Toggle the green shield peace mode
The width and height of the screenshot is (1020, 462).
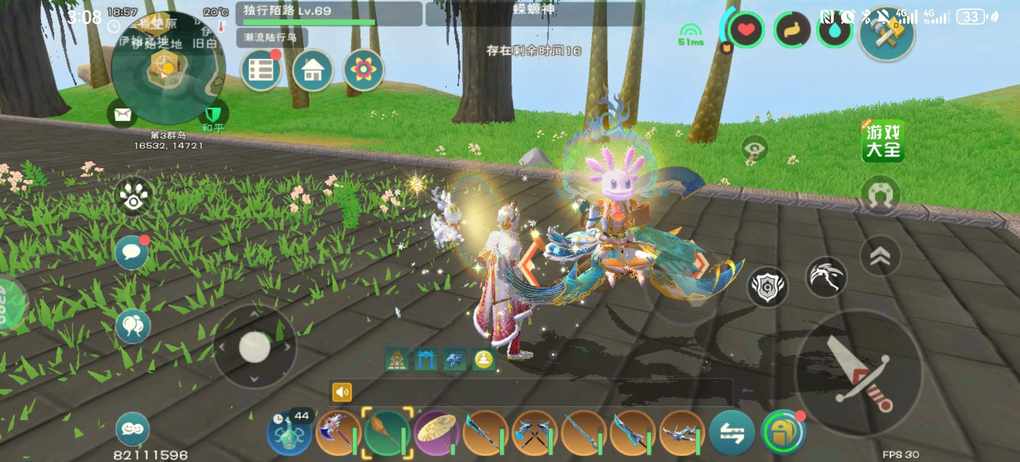click(212, 113)
